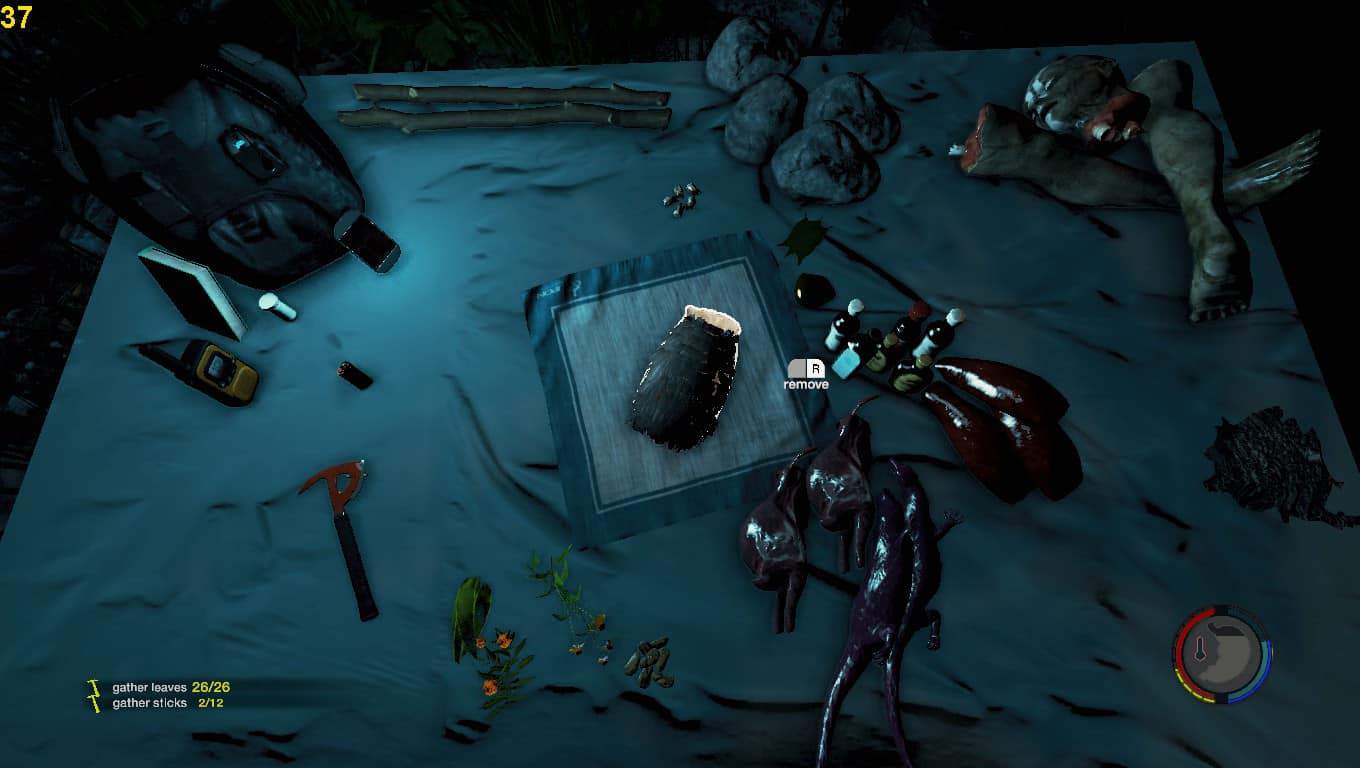Pick the blue pill bottle

pyautogui.click(x=847, y=363)
